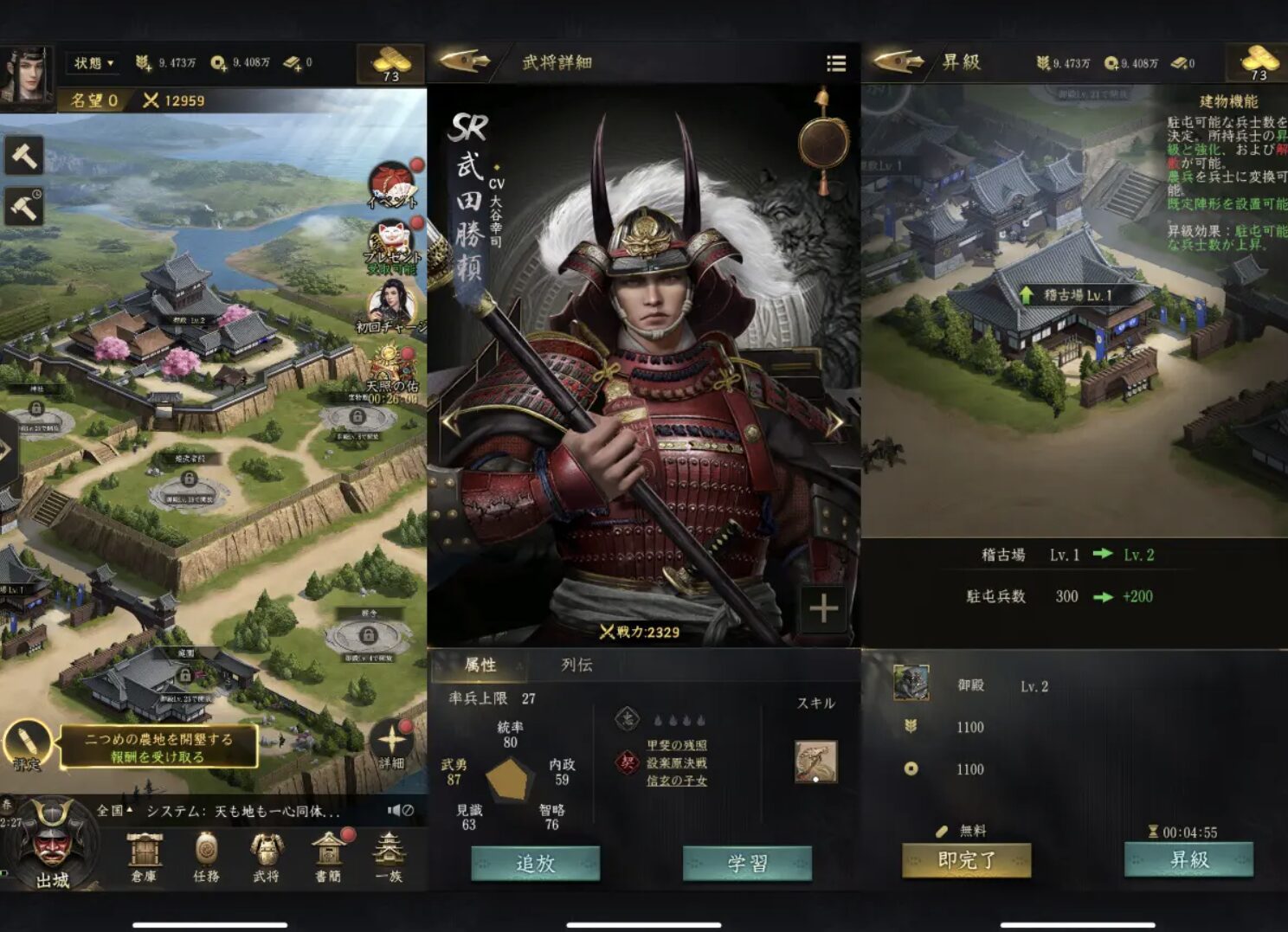This screenshot has height=932, width=1288.
Task: Open the 状態 status dropdown
Action: 93,63
